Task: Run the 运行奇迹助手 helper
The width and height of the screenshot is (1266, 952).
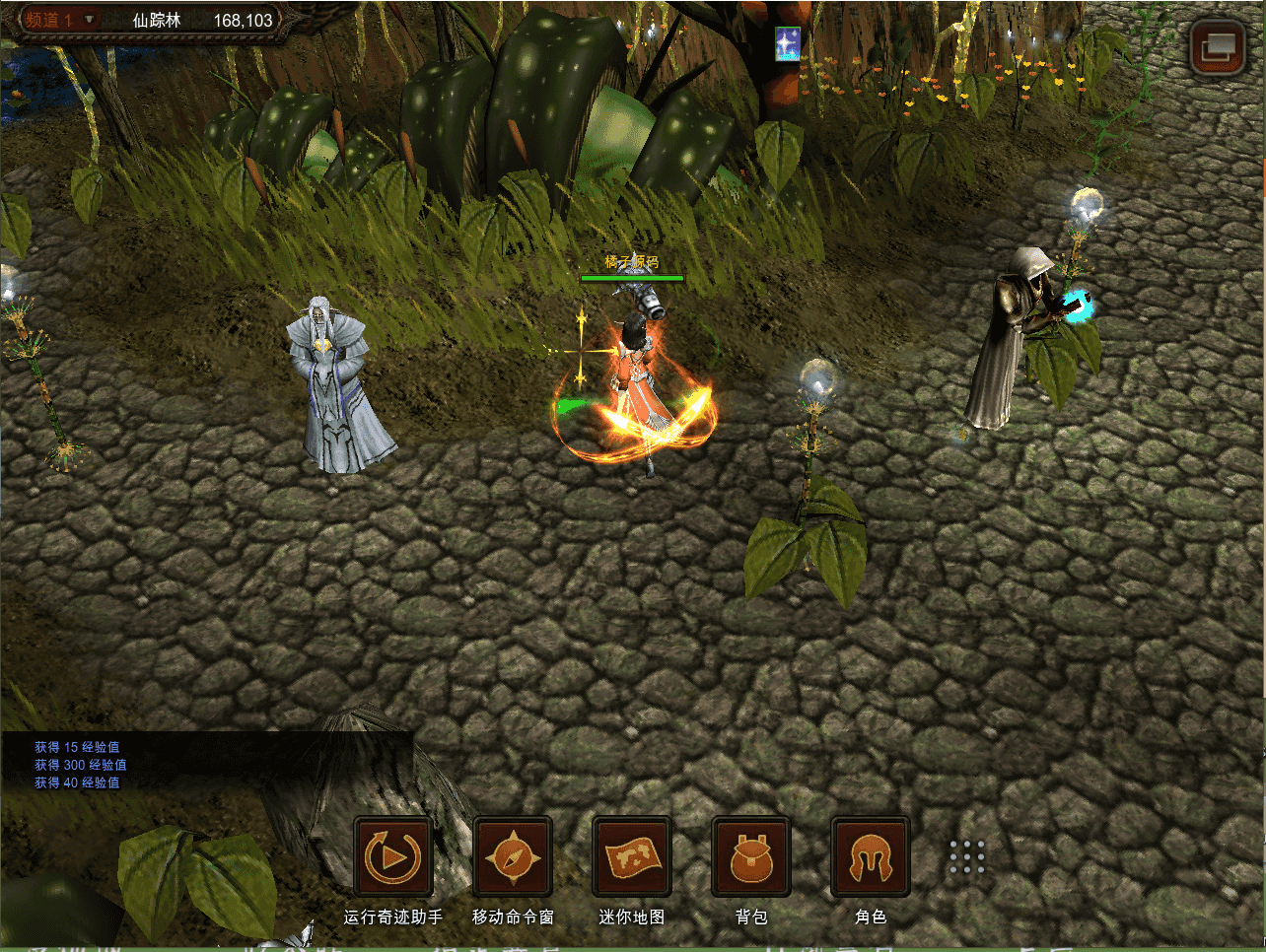Action: coord(393,857)
